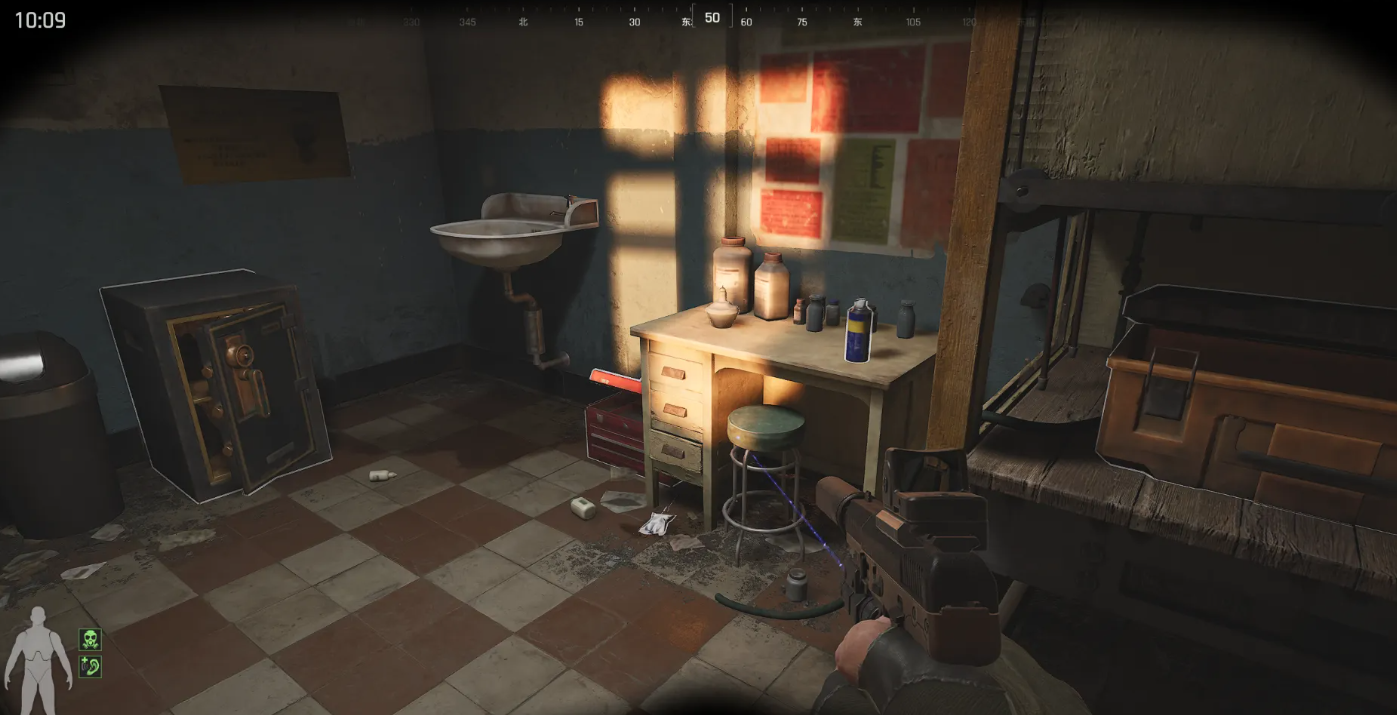Select the enhanced hearing ear icon
The width and height of the screenshot is (1397, 715).
click(90, 665)
